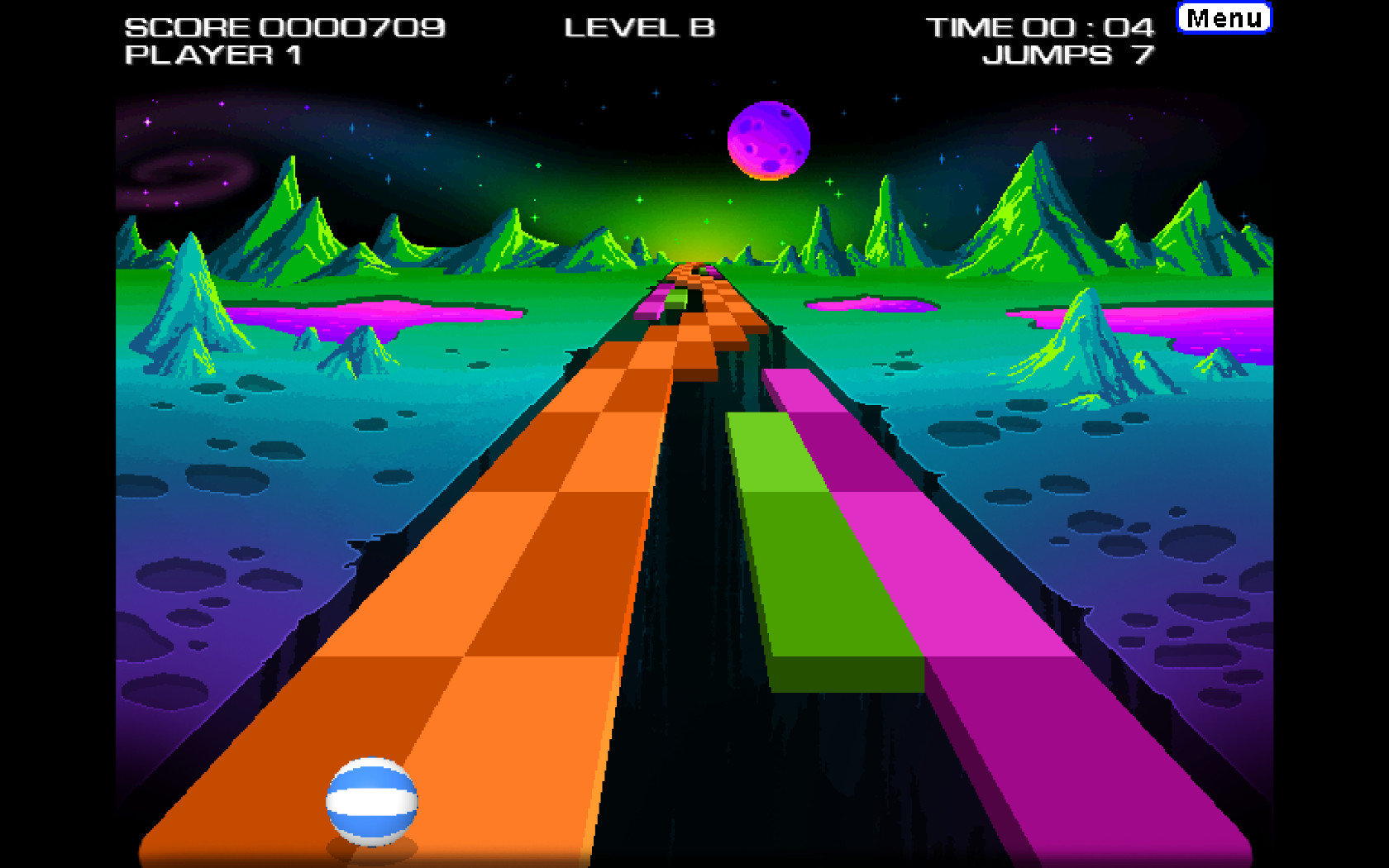This screenshot has width=1389, height=868.
Task: Click the TIME 00:04 display
Action: [x=1040, y=26]
